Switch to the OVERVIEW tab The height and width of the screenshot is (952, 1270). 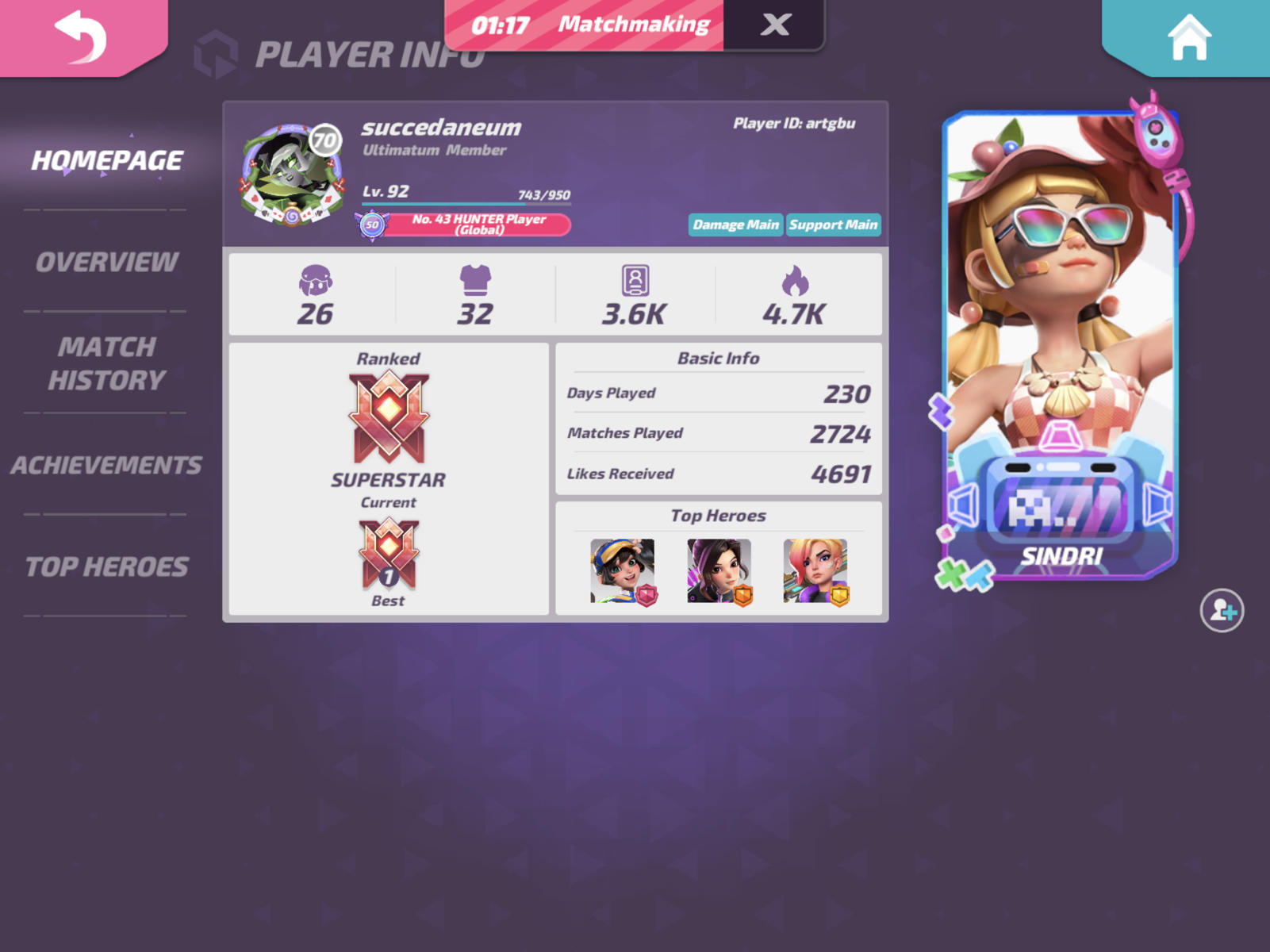107,261
